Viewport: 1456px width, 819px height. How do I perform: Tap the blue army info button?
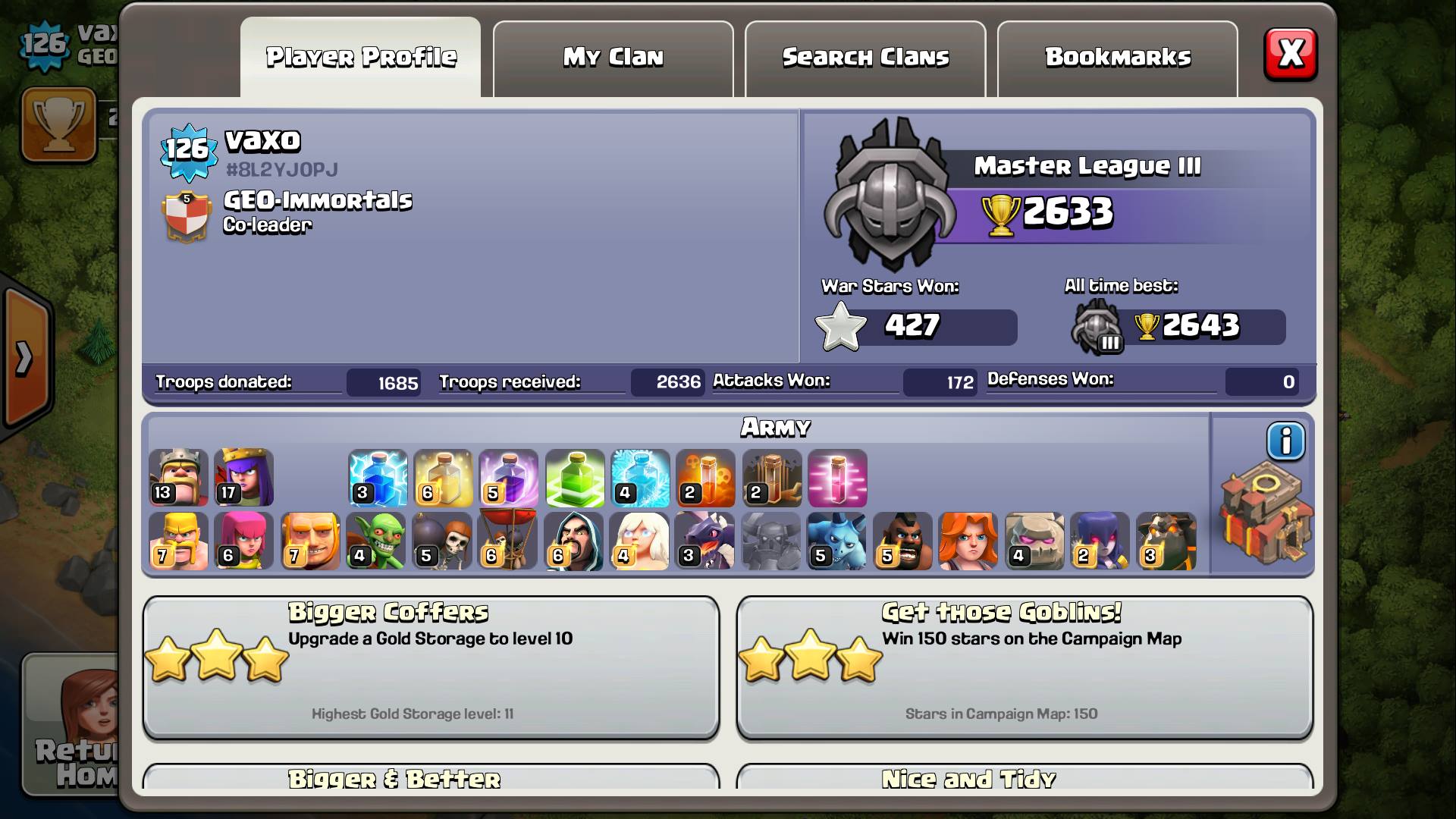pyautogui.click(x=1285, y=441)
